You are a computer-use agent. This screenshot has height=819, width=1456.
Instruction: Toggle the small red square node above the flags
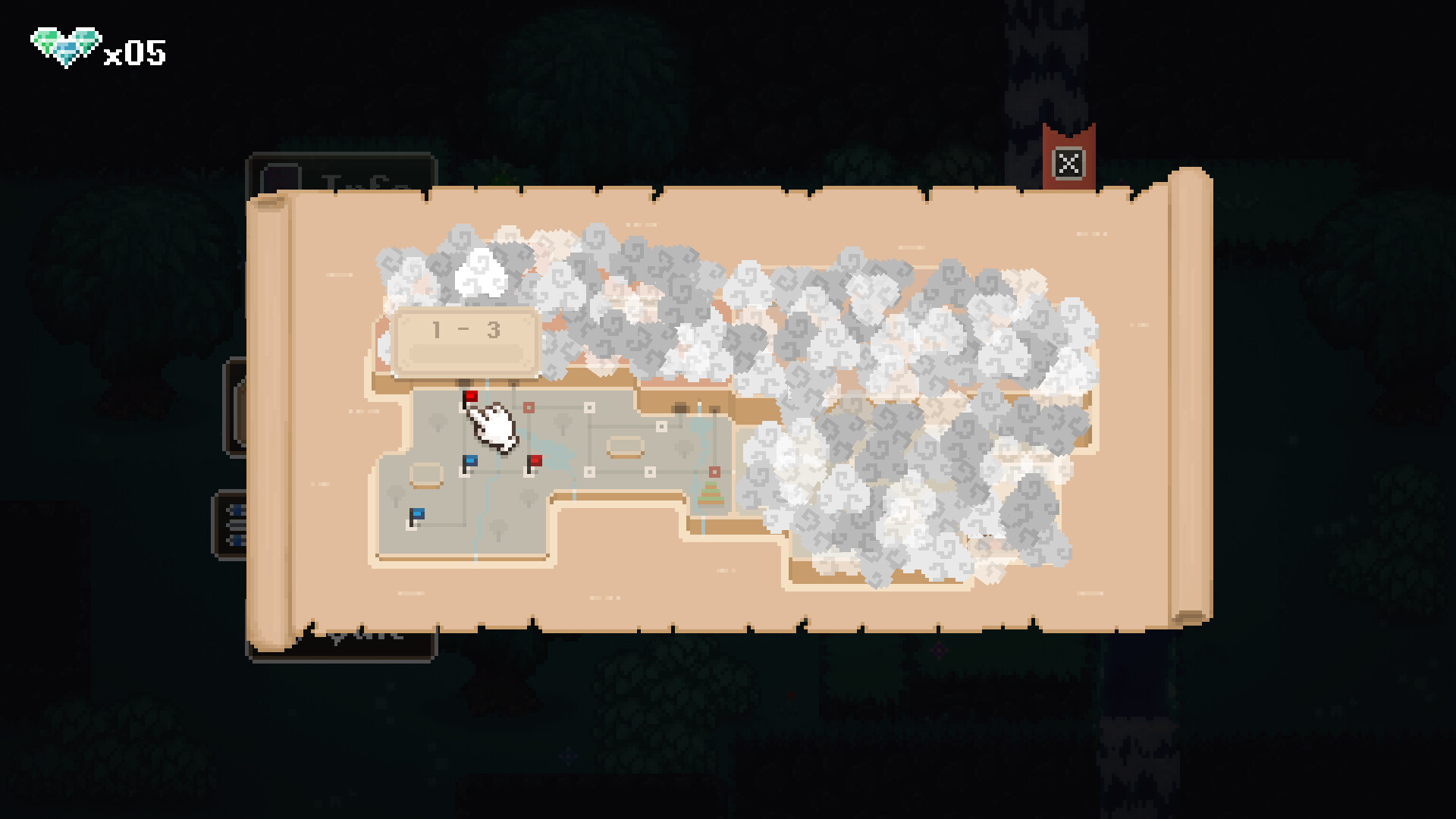pos(527,406)
